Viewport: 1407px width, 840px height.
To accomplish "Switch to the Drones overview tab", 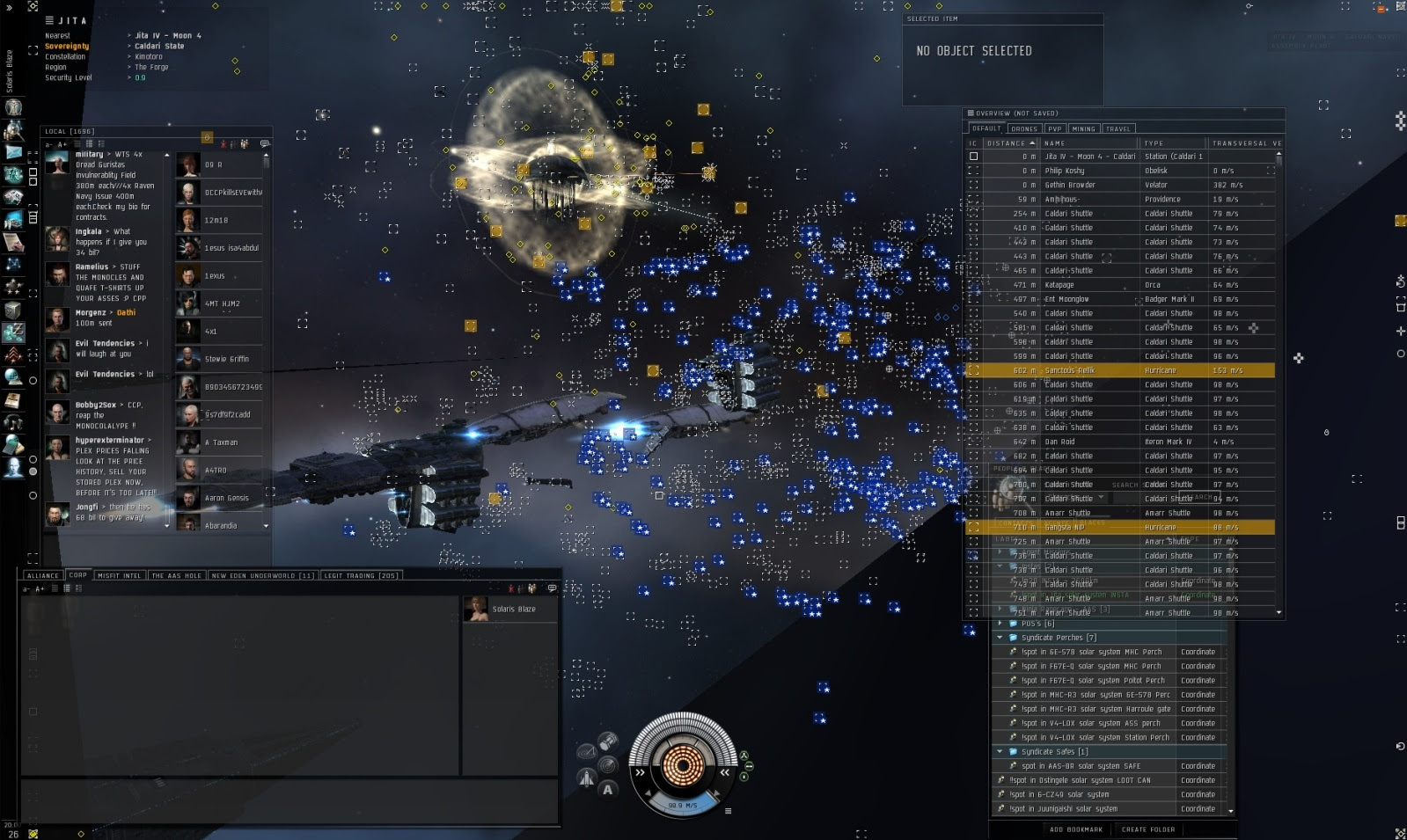I will pos(1024,128).
